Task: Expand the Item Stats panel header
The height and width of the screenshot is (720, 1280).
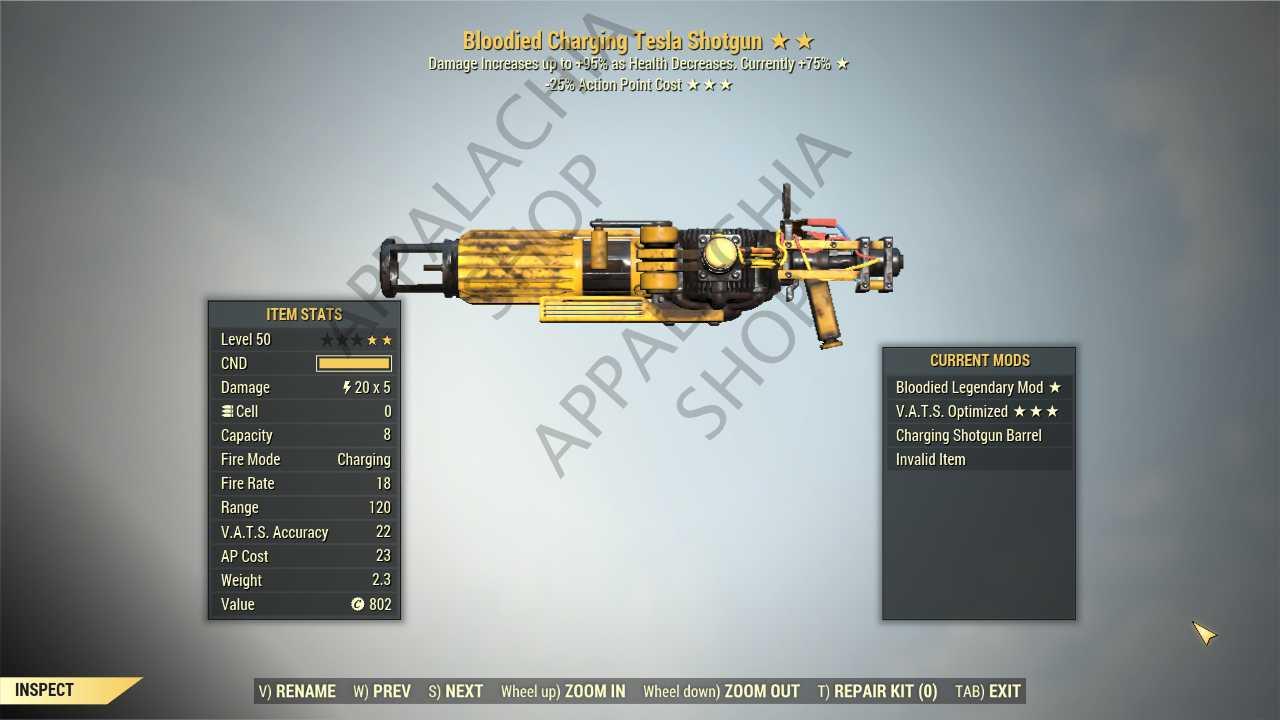Action: point(304,314)
